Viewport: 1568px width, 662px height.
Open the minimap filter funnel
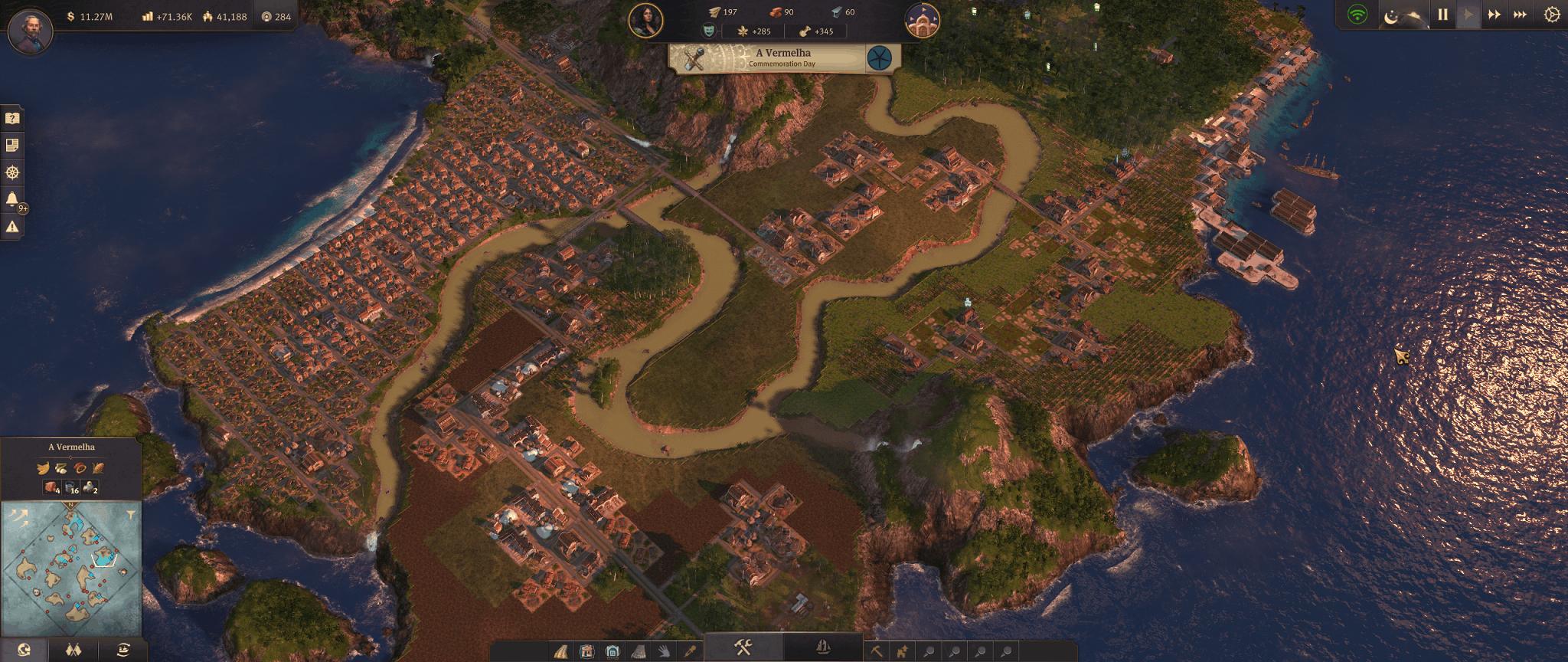[131, 515]
